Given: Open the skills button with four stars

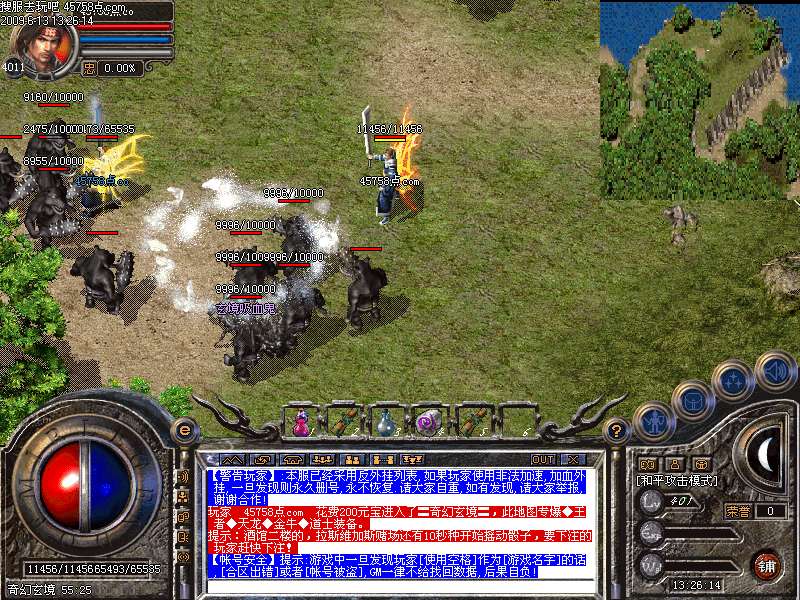Looking at the screenshot, I should 734,381.
